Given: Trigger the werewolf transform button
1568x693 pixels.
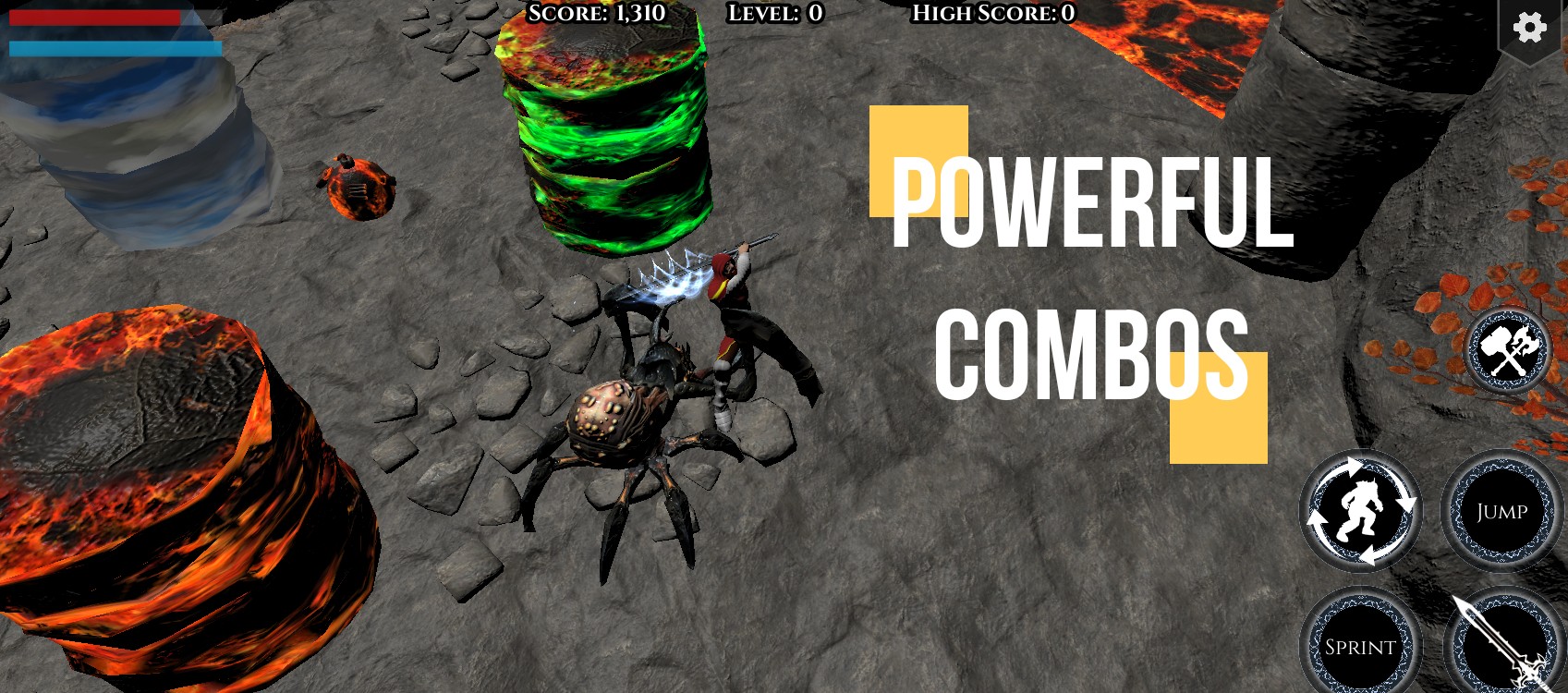Looking at the screenshot, I should [x=1360, y=512].
